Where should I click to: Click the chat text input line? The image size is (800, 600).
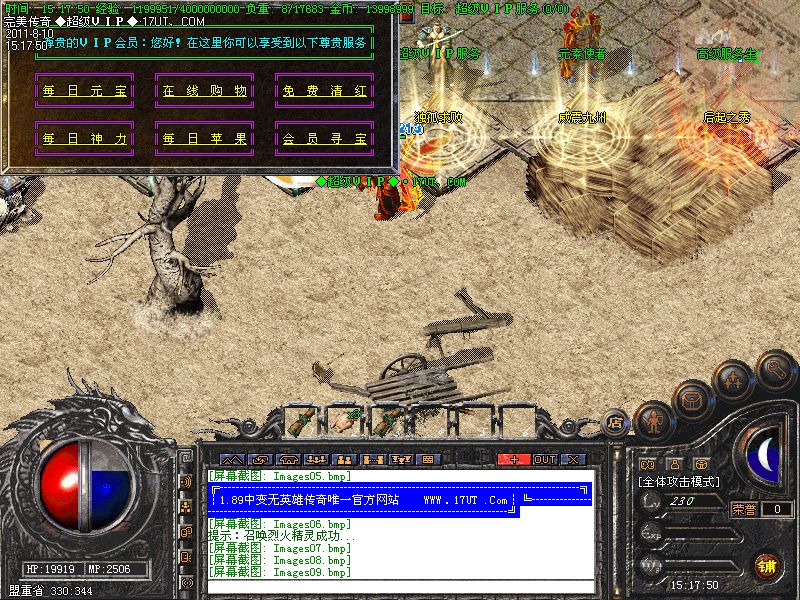(x=400, y=587)
